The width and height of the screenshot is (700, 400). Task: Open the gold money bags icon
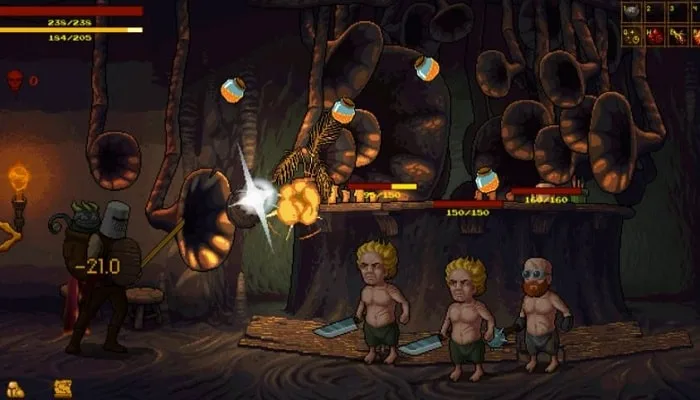point(16,388)
